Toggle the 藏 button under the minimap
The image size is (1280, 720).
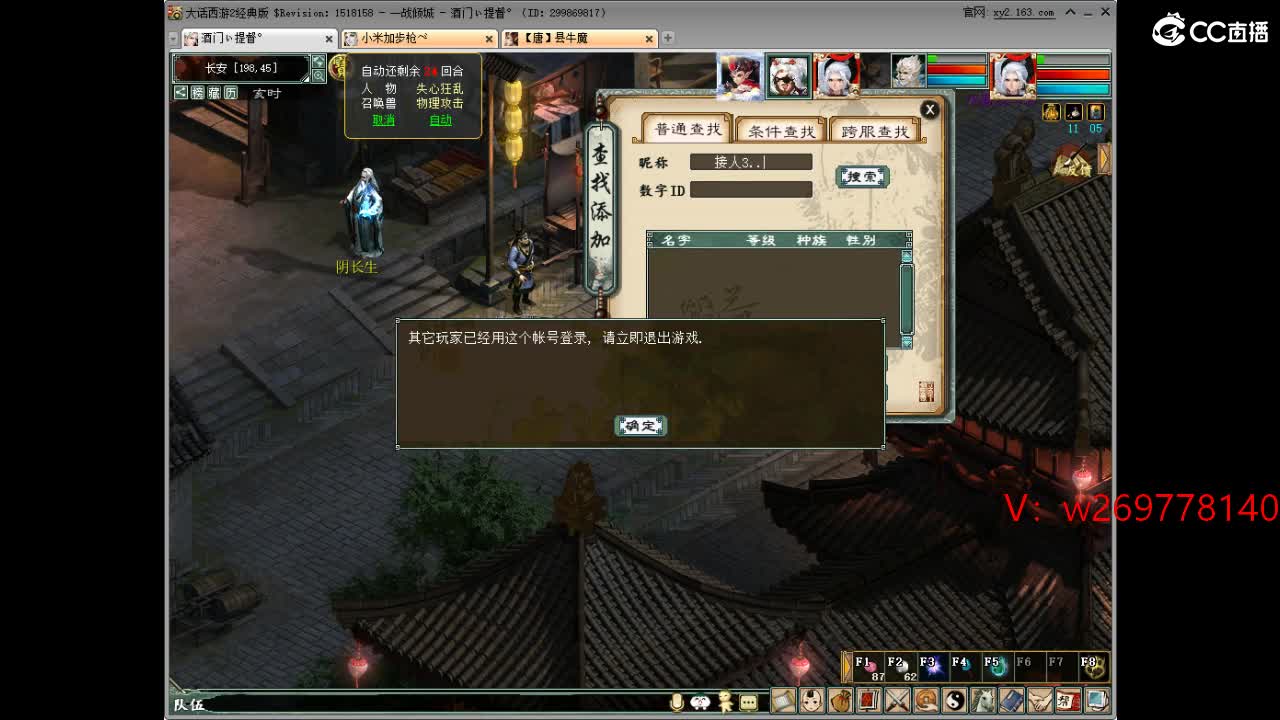[x=214, y=92]
